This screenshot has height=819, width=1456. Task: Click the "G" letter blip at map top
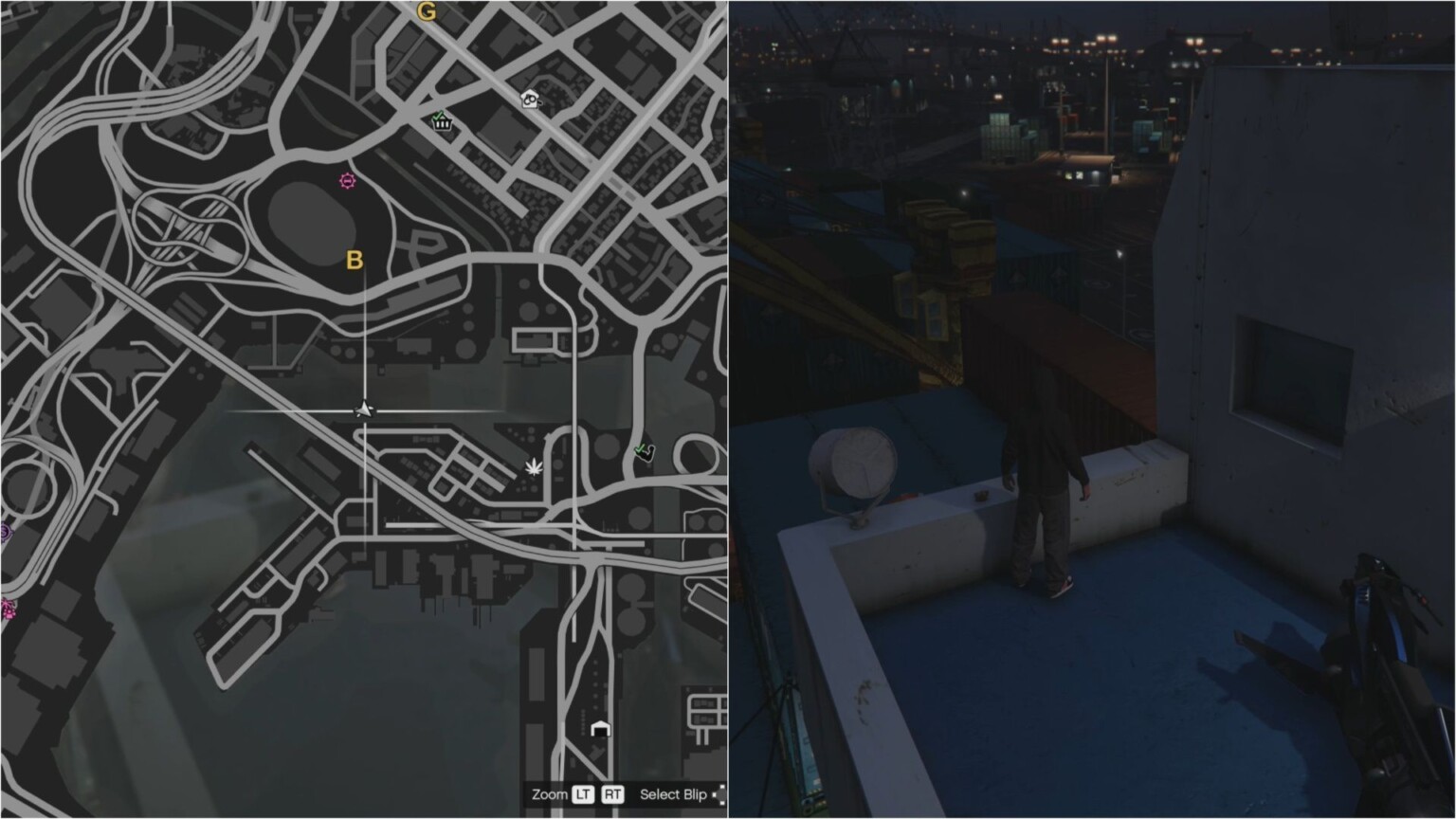(x=428, y=12)
